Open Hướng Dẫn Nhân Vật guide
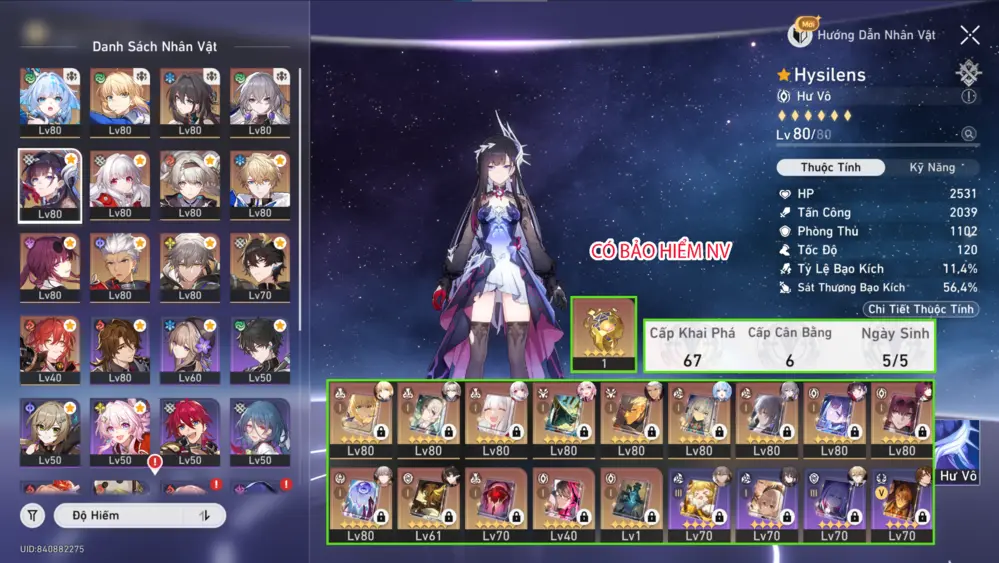Viewport: 999px width, 563px height. [x=863, y=35]
